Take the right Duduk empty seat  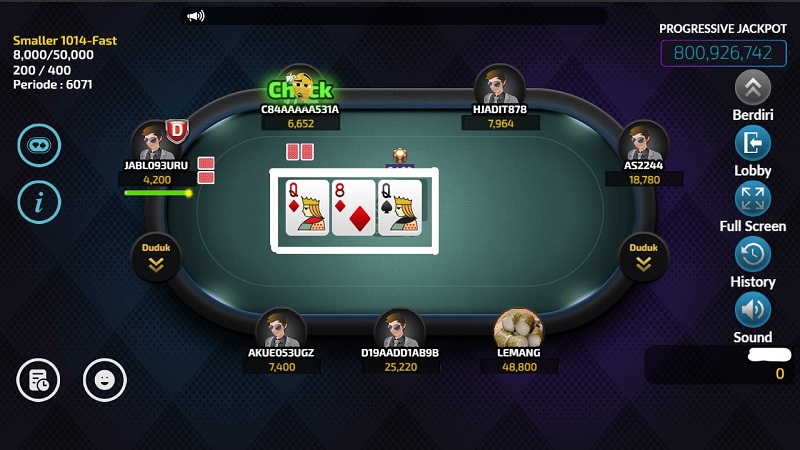coord(643,257)
